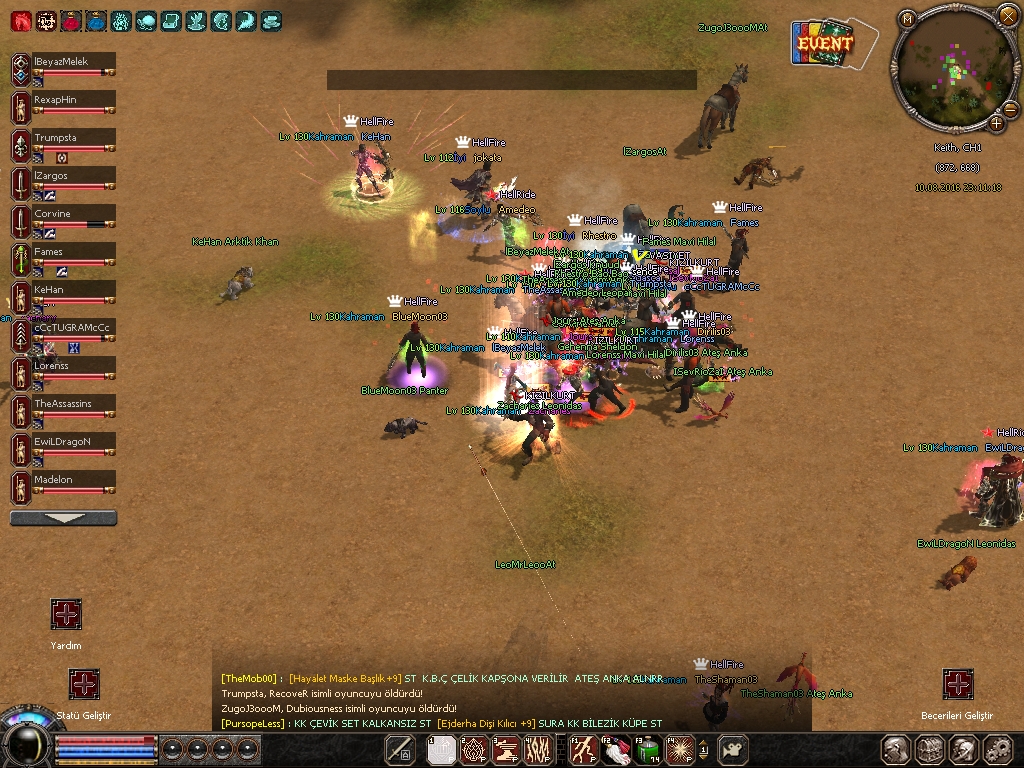Image resolution: width=1024 pixels, height=768 pixels.
Task: Open Beceriləri Geliştir skill upgrade
Action: click(958, 685)
